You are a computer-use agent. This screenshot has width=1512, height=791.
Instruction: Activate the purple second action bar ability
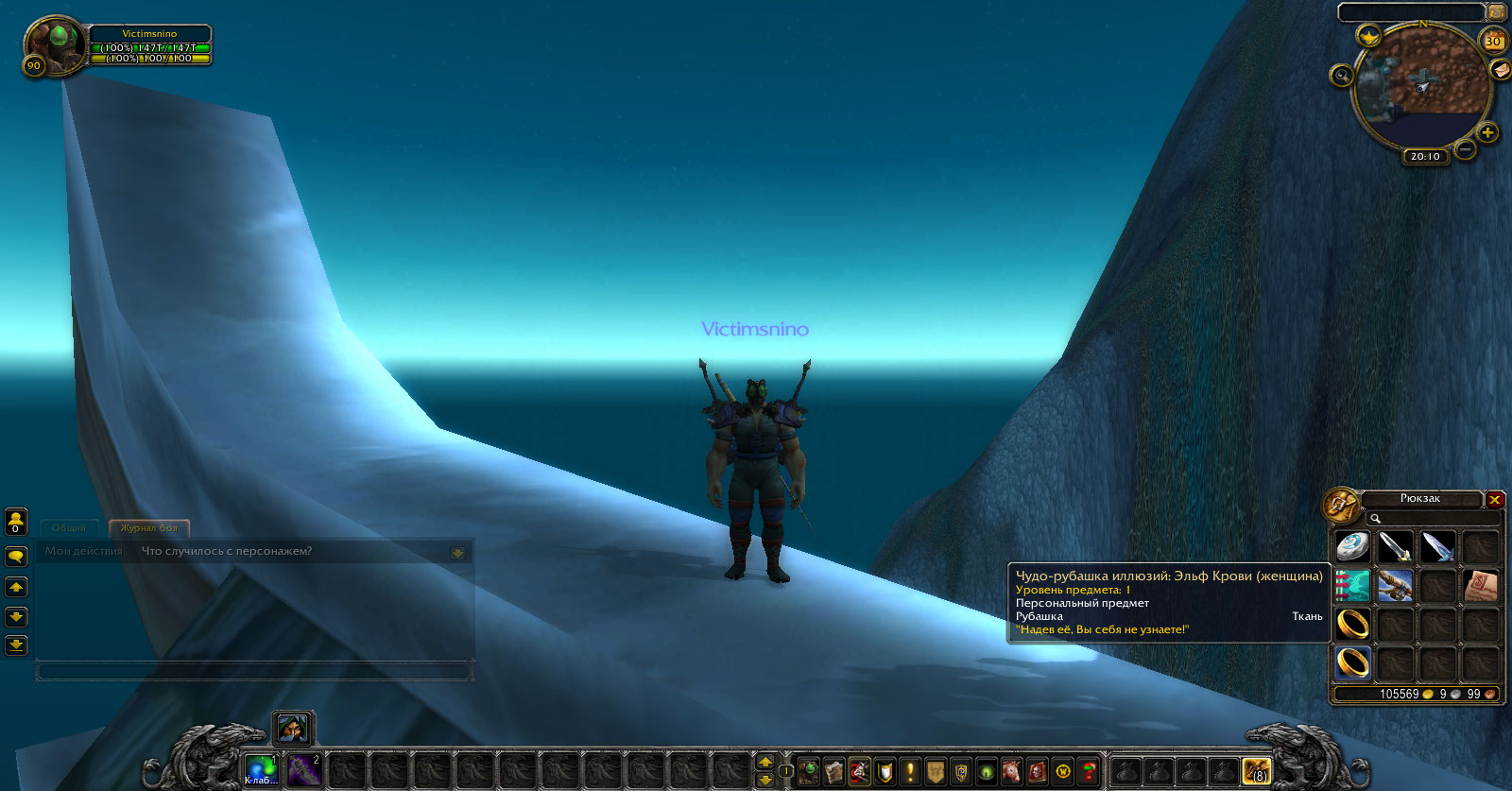[303, 770]
